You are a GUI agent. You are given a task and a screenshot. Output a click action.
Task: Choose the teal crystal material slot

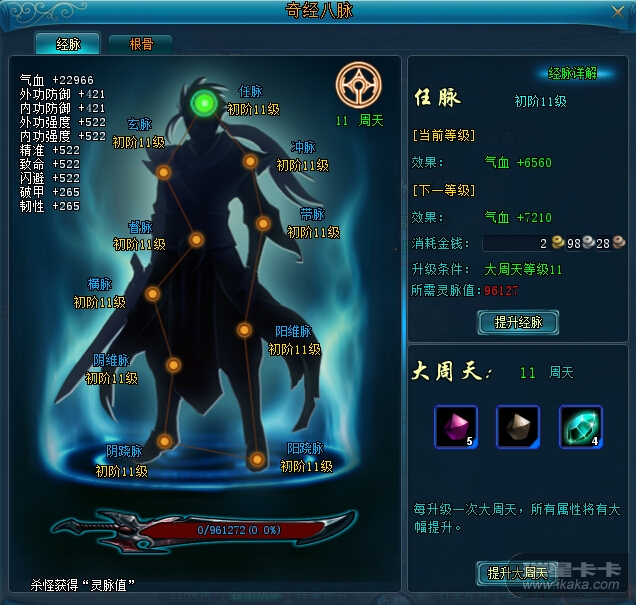click(x=580, y=426)
